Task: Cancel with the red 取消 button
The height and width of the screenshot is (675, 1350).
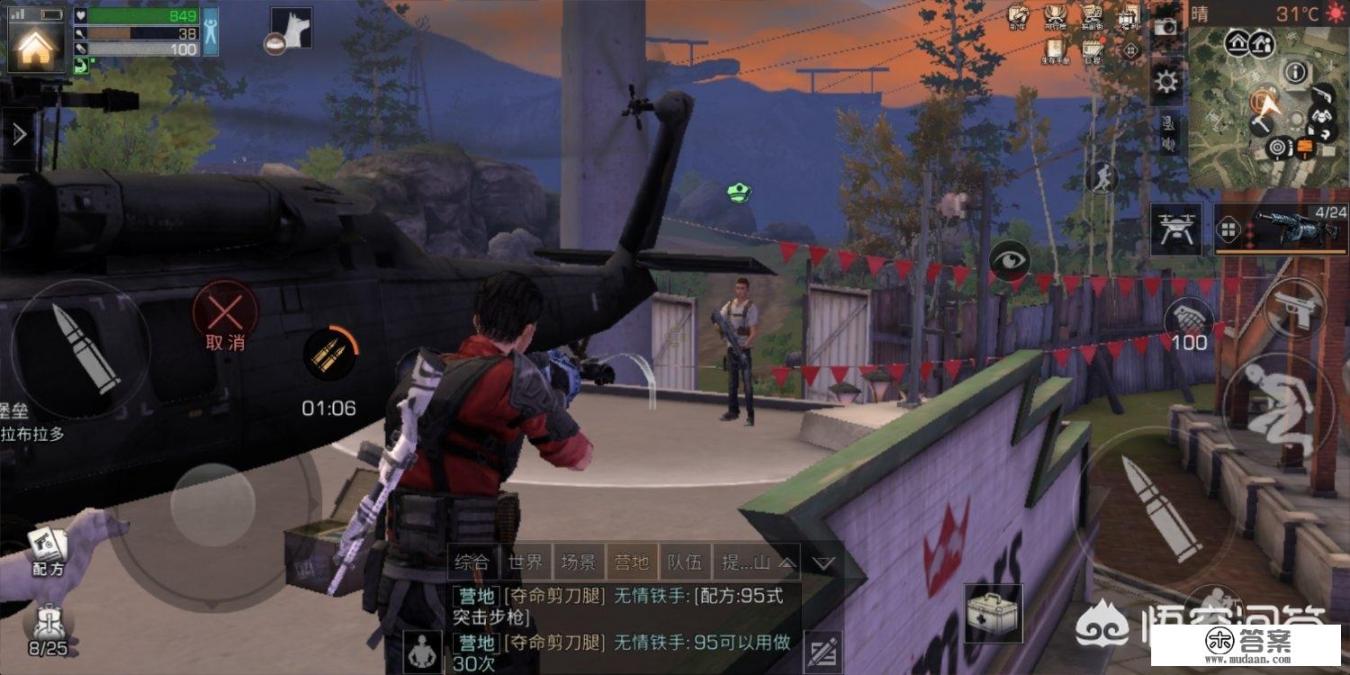Action: pos(225,311)
